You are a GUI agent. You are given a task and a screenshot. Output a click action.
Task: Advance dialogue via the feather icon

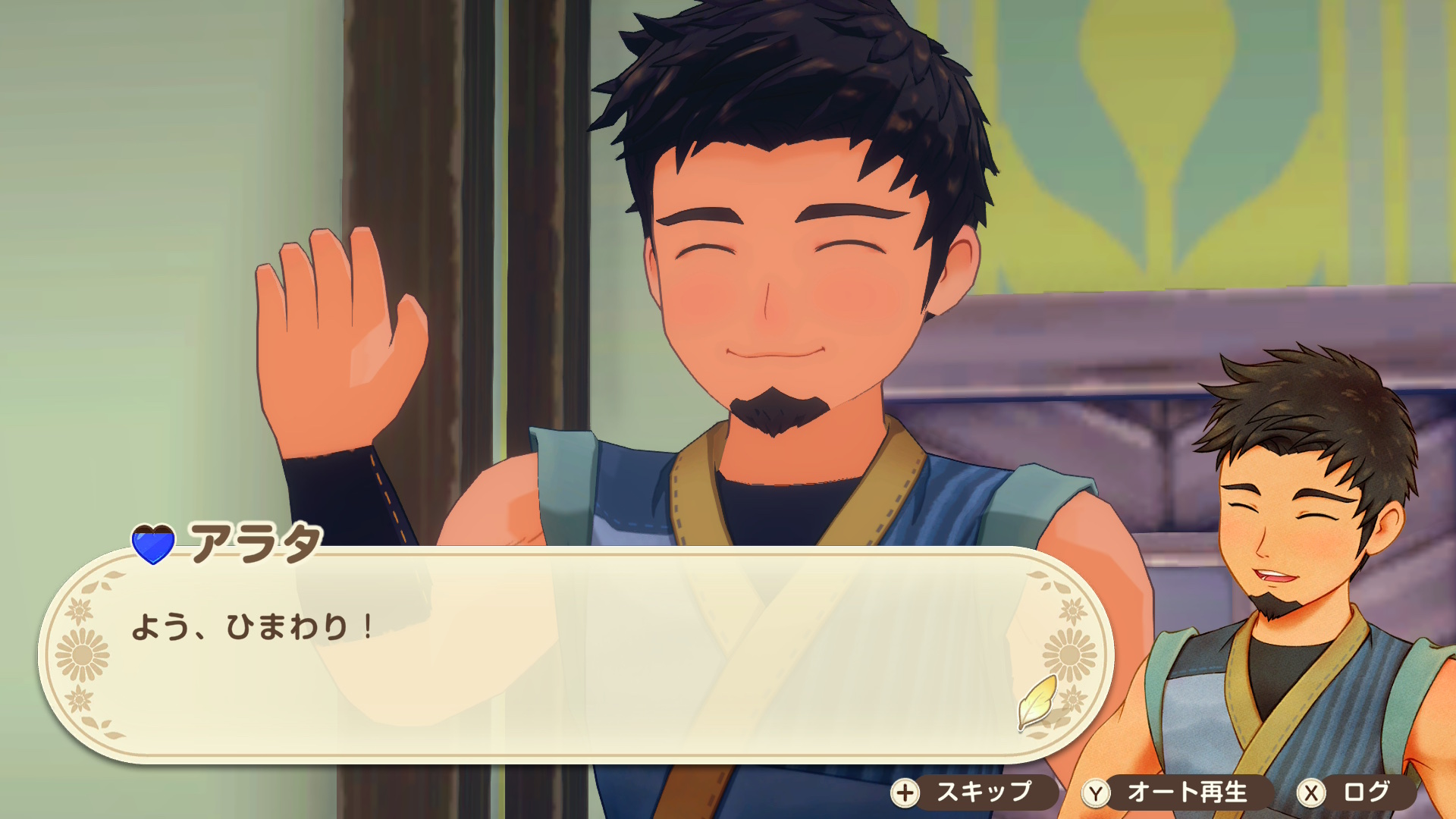(1037, 702)
